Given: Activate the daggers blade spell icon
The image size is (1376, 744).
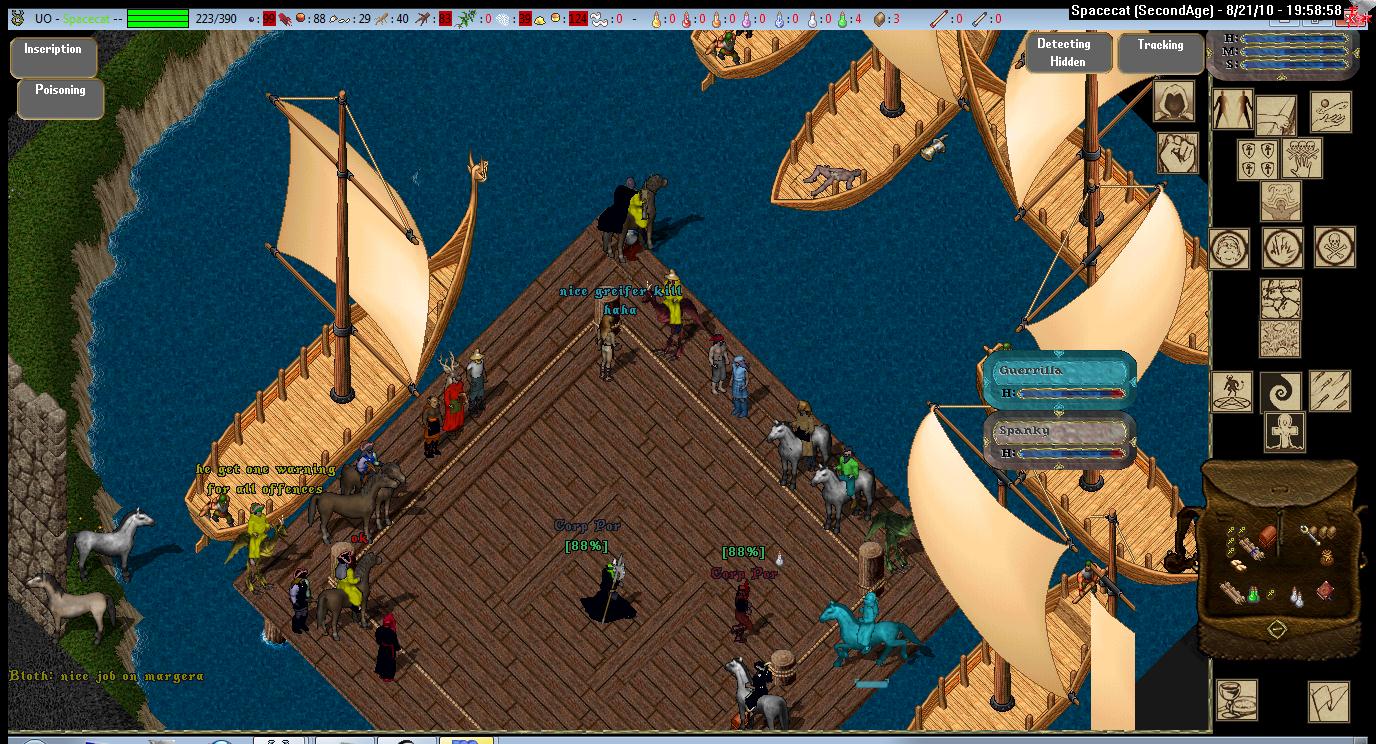Looking at the screenshot, I should [1331, 391].
